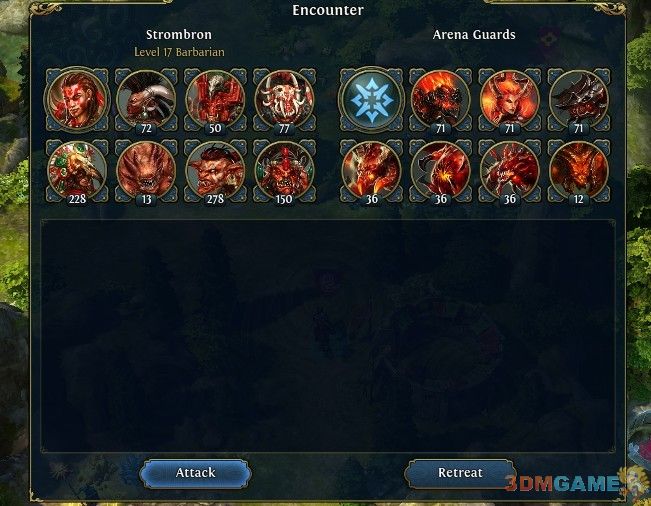Select the stack numbering 77
Viewport: 651px width, 506px height.
coord(285,99)
